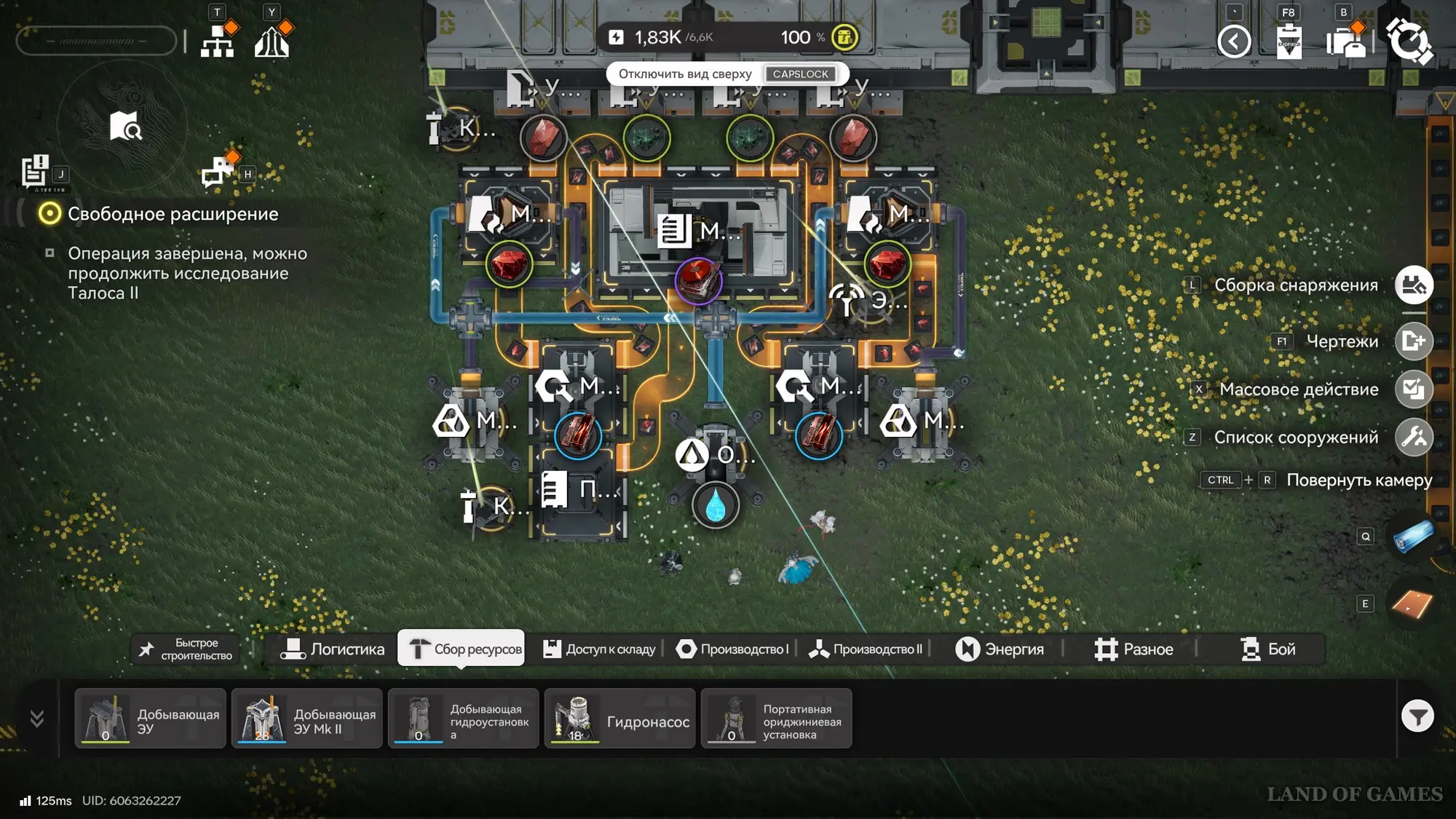Choose the Добывающая ЭУ Mk II building
The width and height of the screenshot is (1456, 819).
(x=307, y=719)
